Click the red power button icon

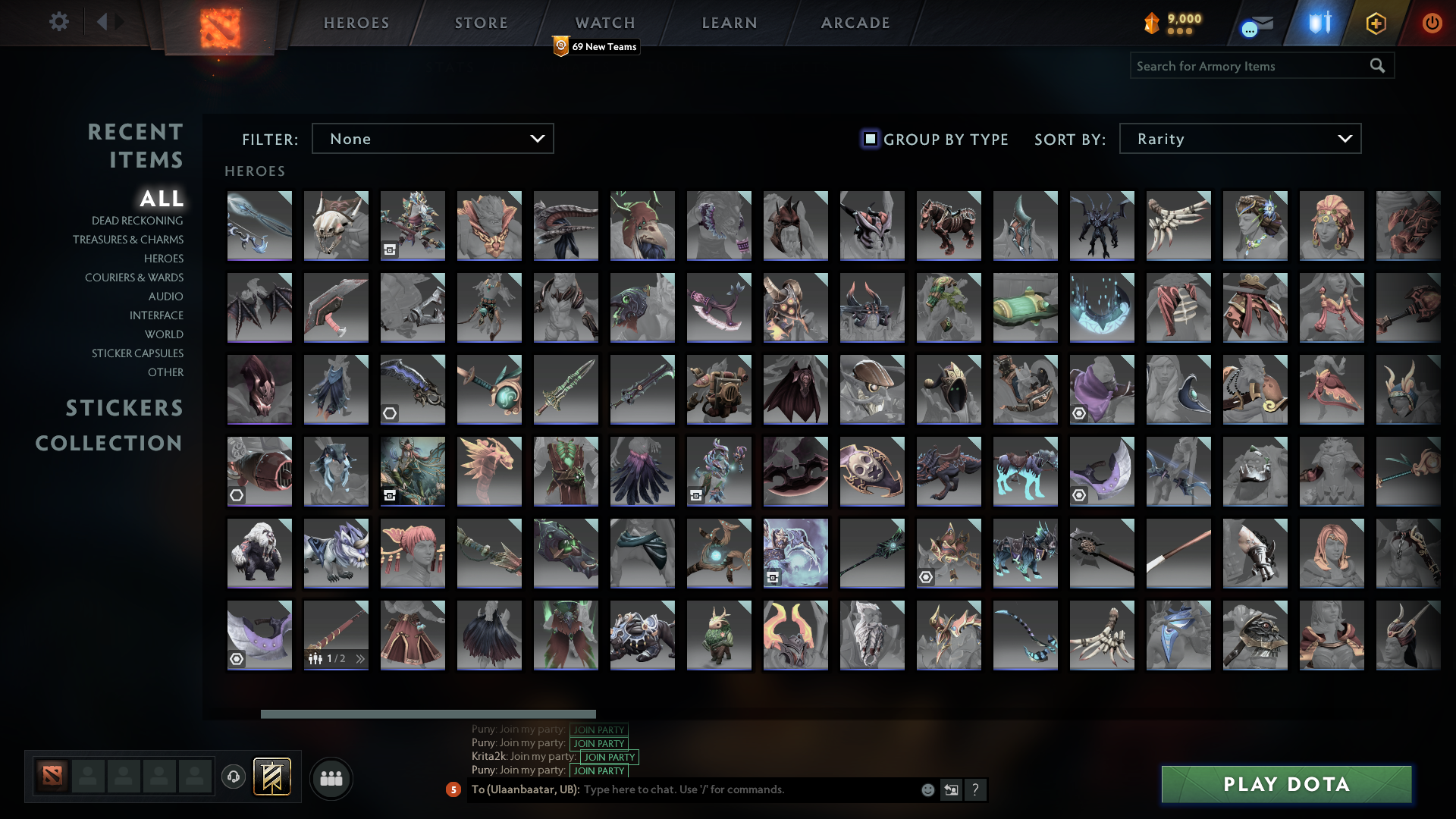click(1432, 24)
